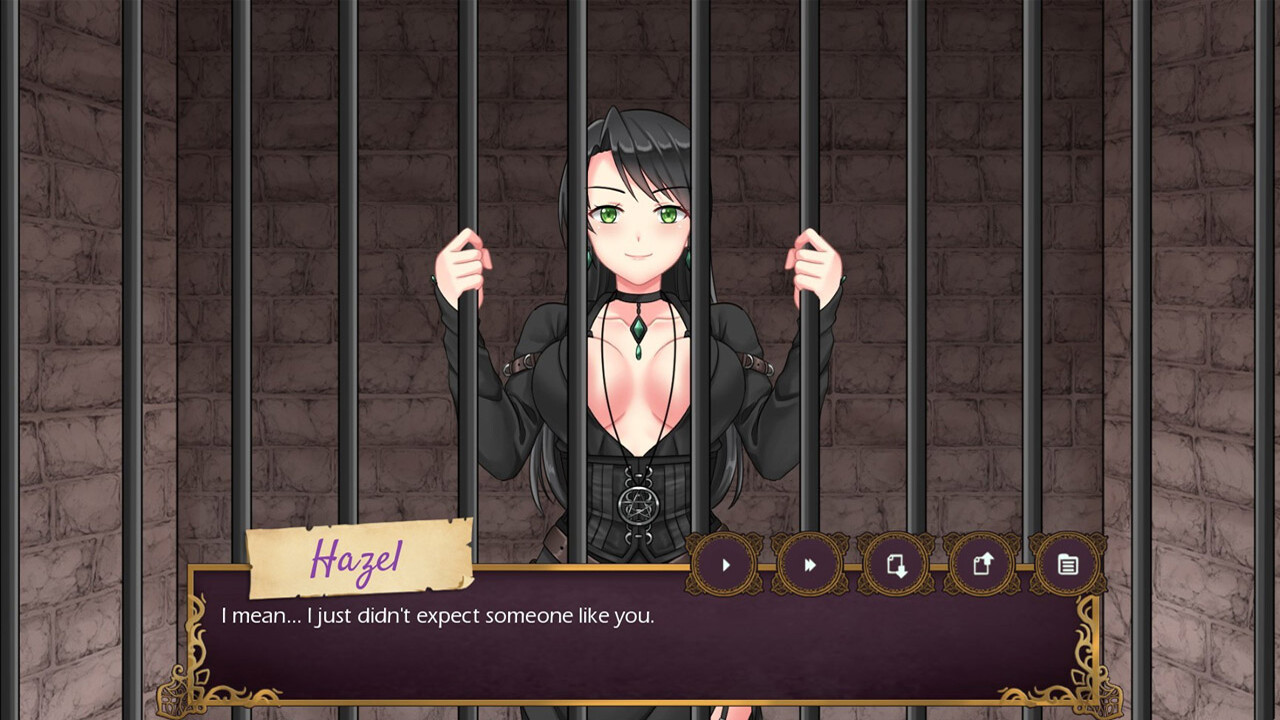1280x720 pixels.
Task: Click the quick menu bar between icons
Action: 855,565
